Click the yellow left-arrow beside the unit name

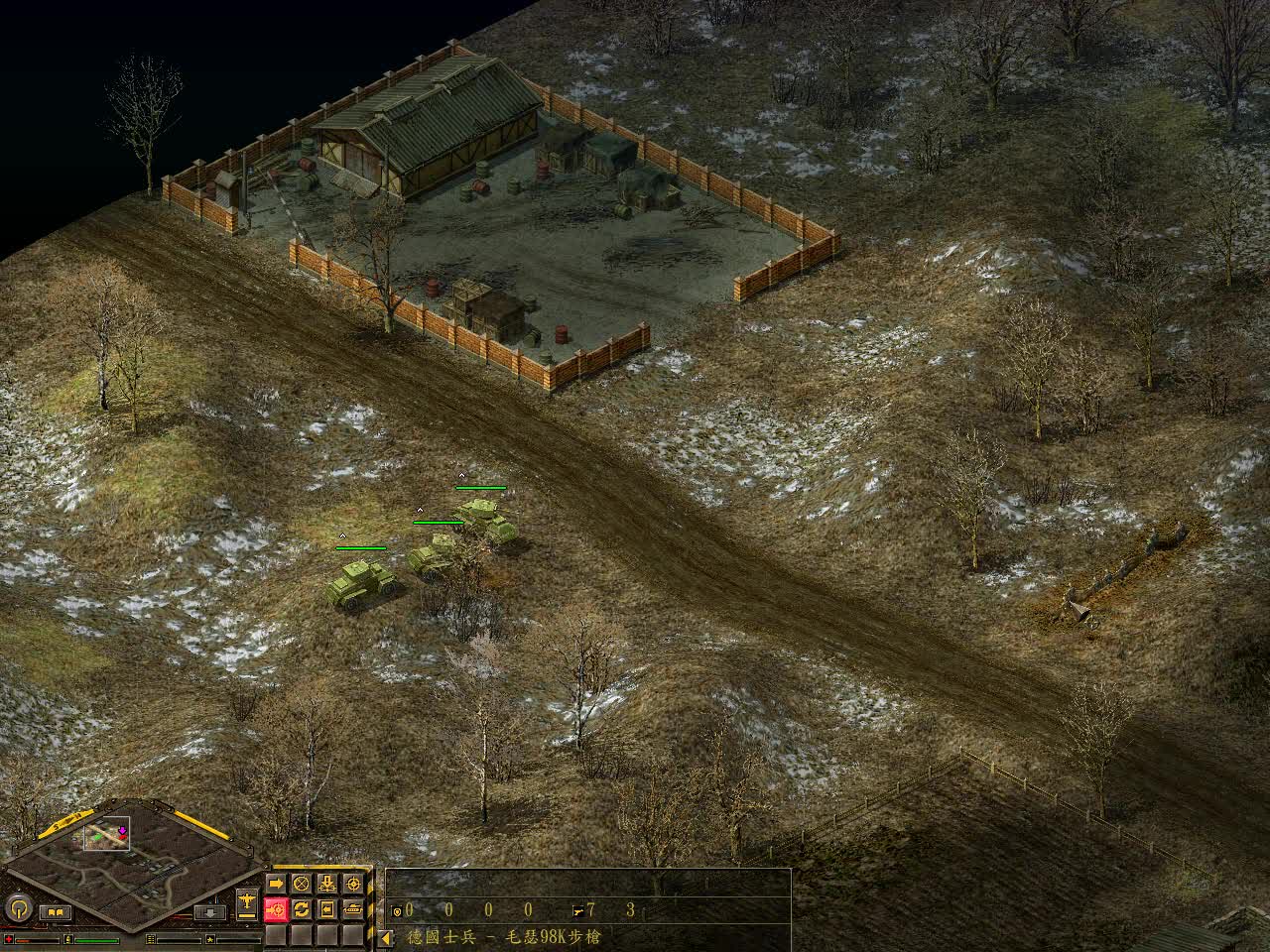[386, 937]
